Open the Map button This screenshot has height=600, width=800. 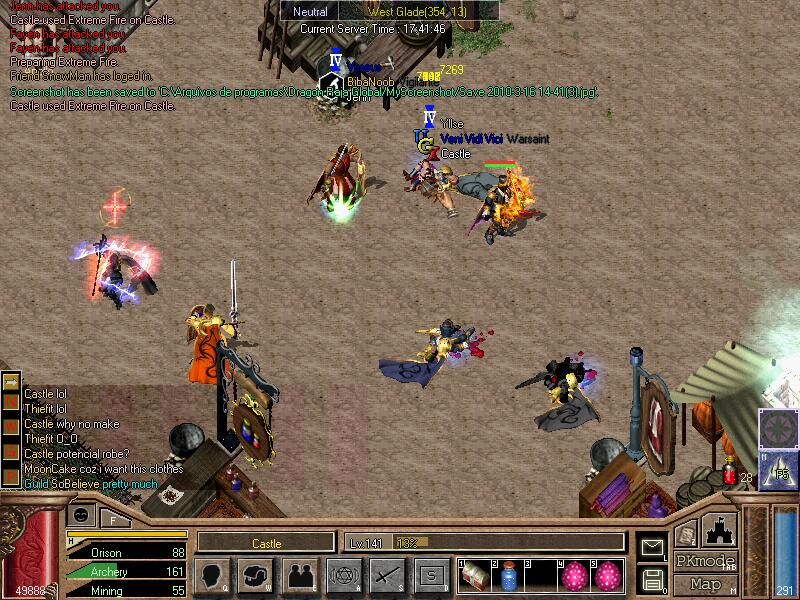pos(706,584)
